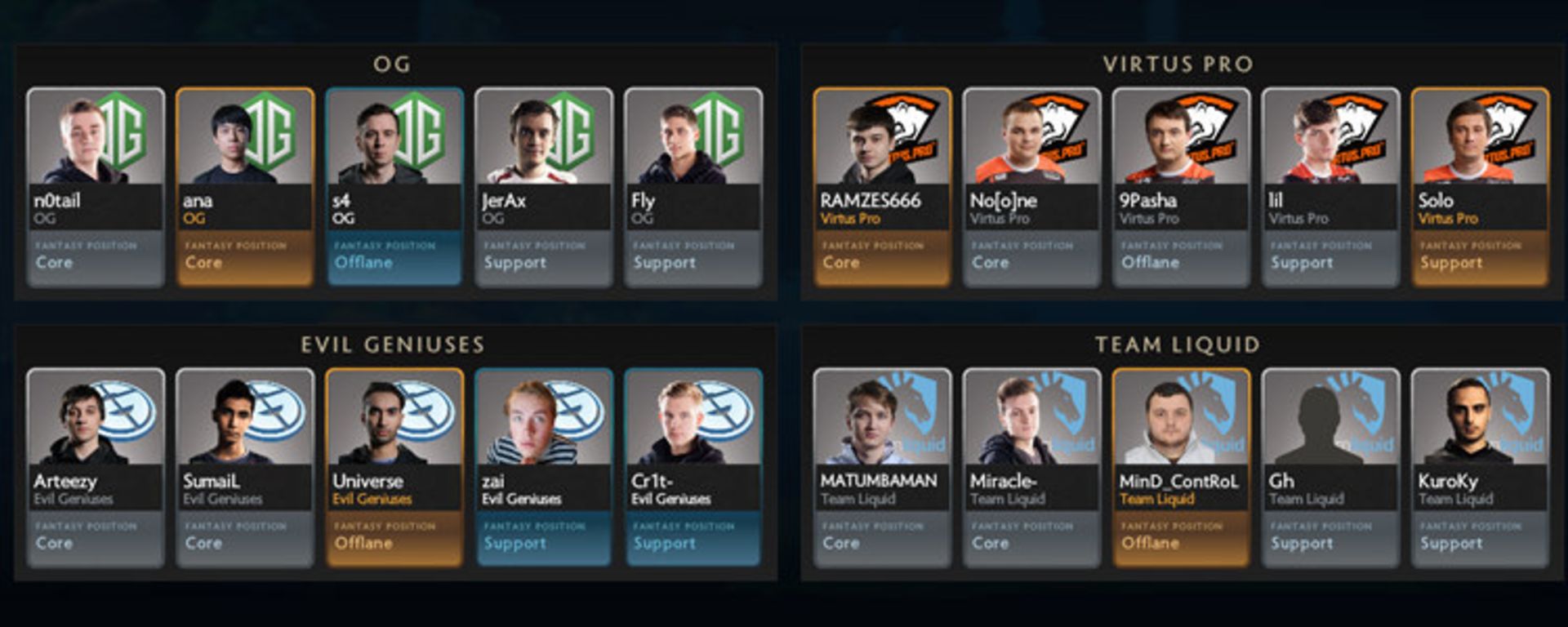Select the Arteezy player card
Image resolution: width=1568 pixels, height=627 pixels.
click(96, 468)
